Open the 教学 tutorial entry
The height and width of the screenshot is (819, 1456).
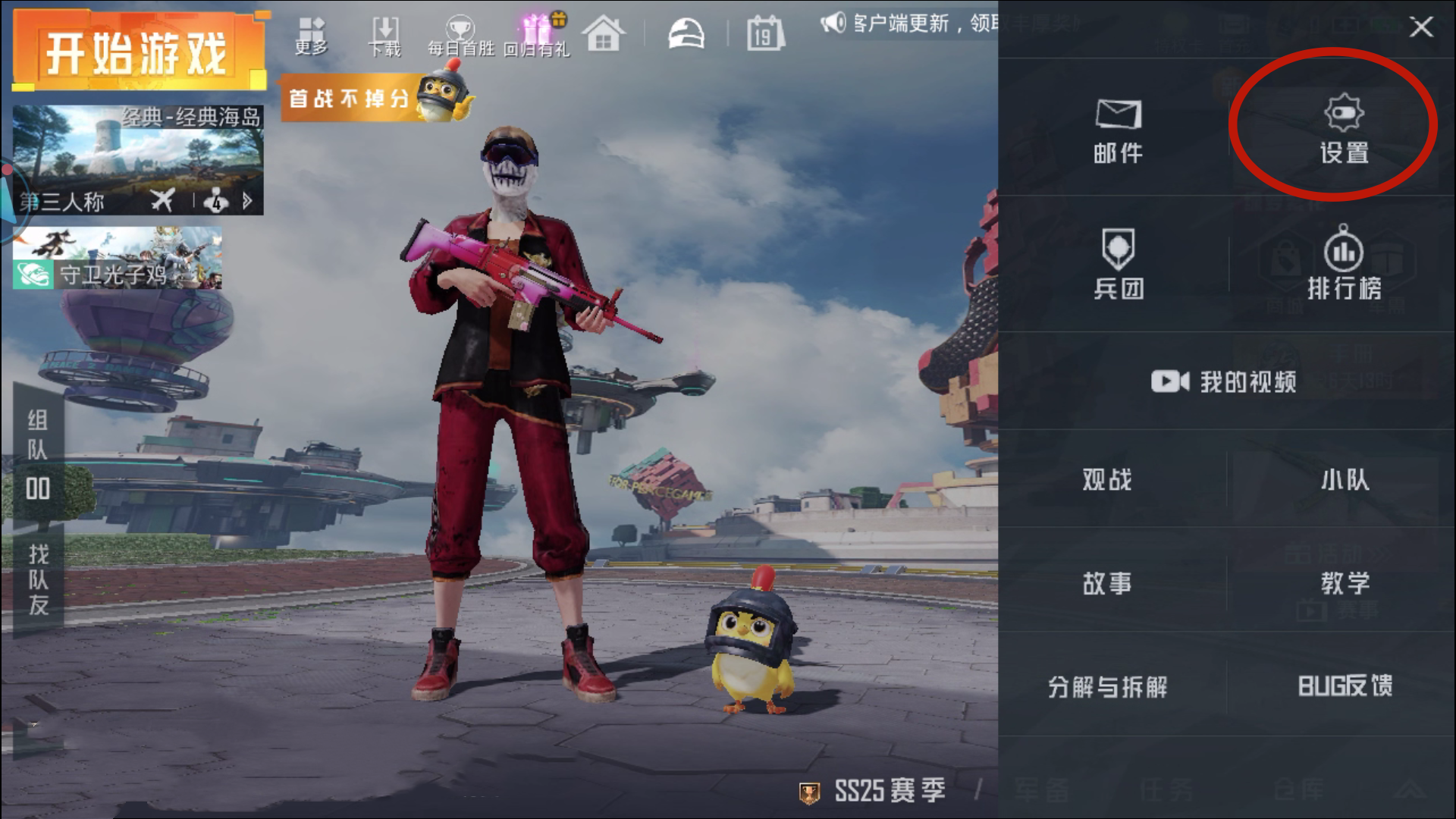pos(1345,582)
